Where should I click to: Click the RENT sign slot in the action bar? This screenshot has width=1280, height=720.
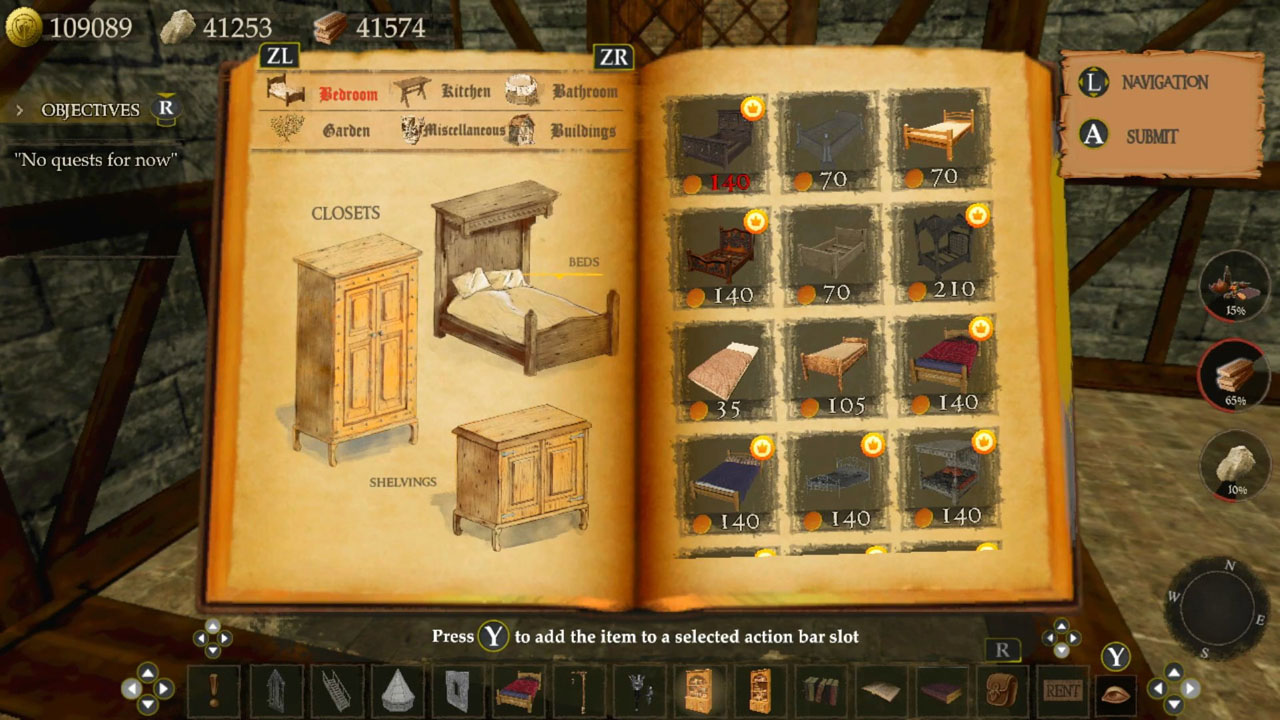coord(1062,690)
